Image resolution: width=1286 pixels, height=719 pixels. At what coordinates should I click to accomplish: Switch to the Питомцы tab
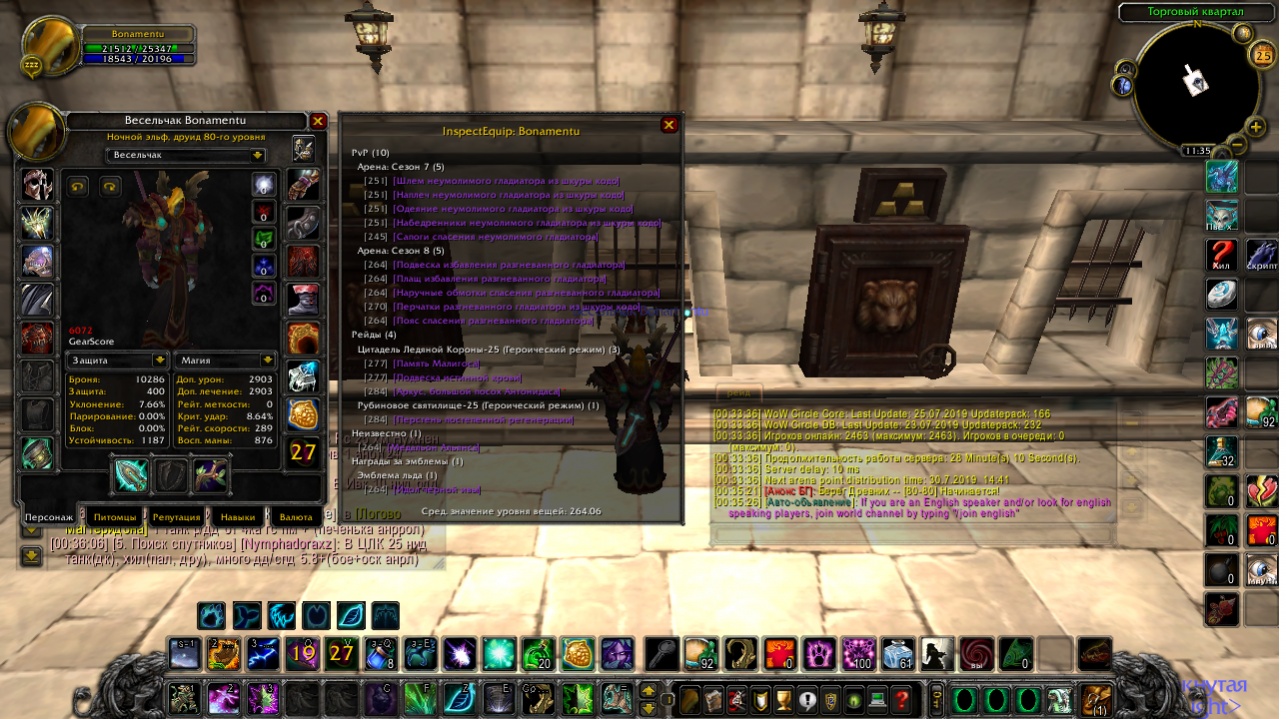point(111,517)
